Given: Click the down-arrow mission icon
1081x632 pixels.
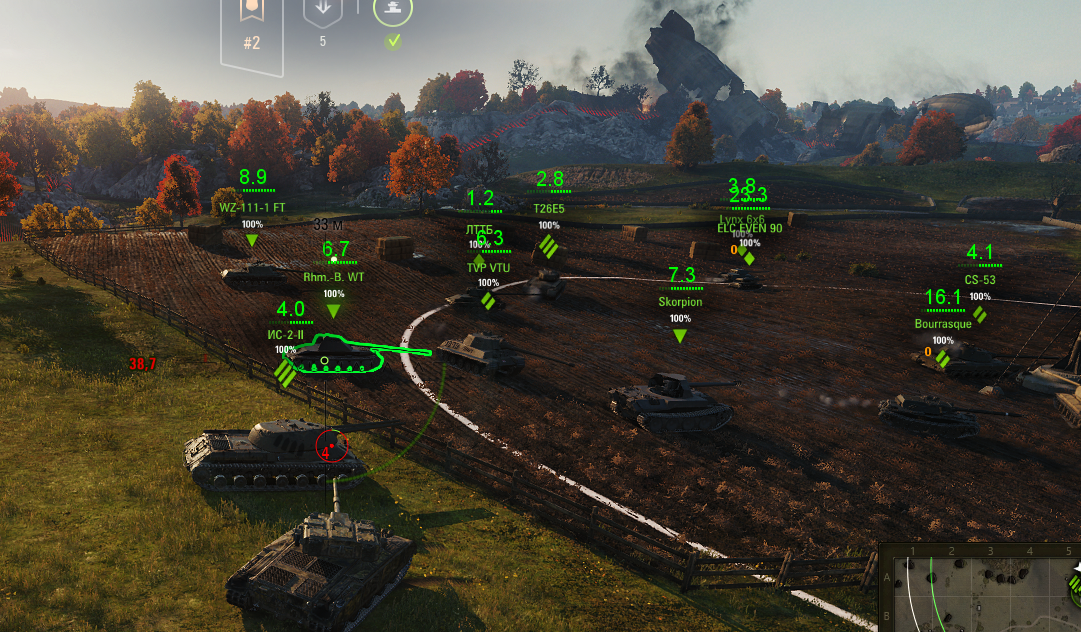Looking at the screenshot, I should coord(322,14).
